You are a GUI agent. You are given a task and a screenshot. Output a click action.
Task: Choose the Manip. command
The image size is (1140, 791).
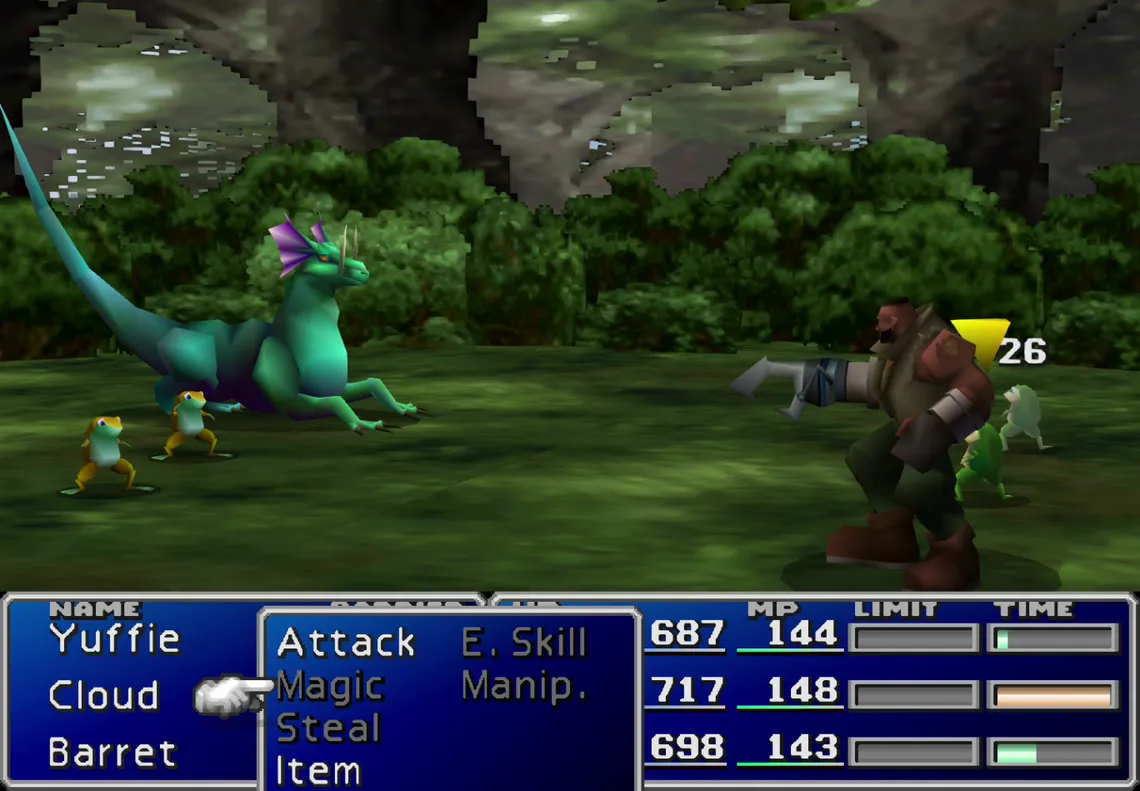tap(524, 686)
